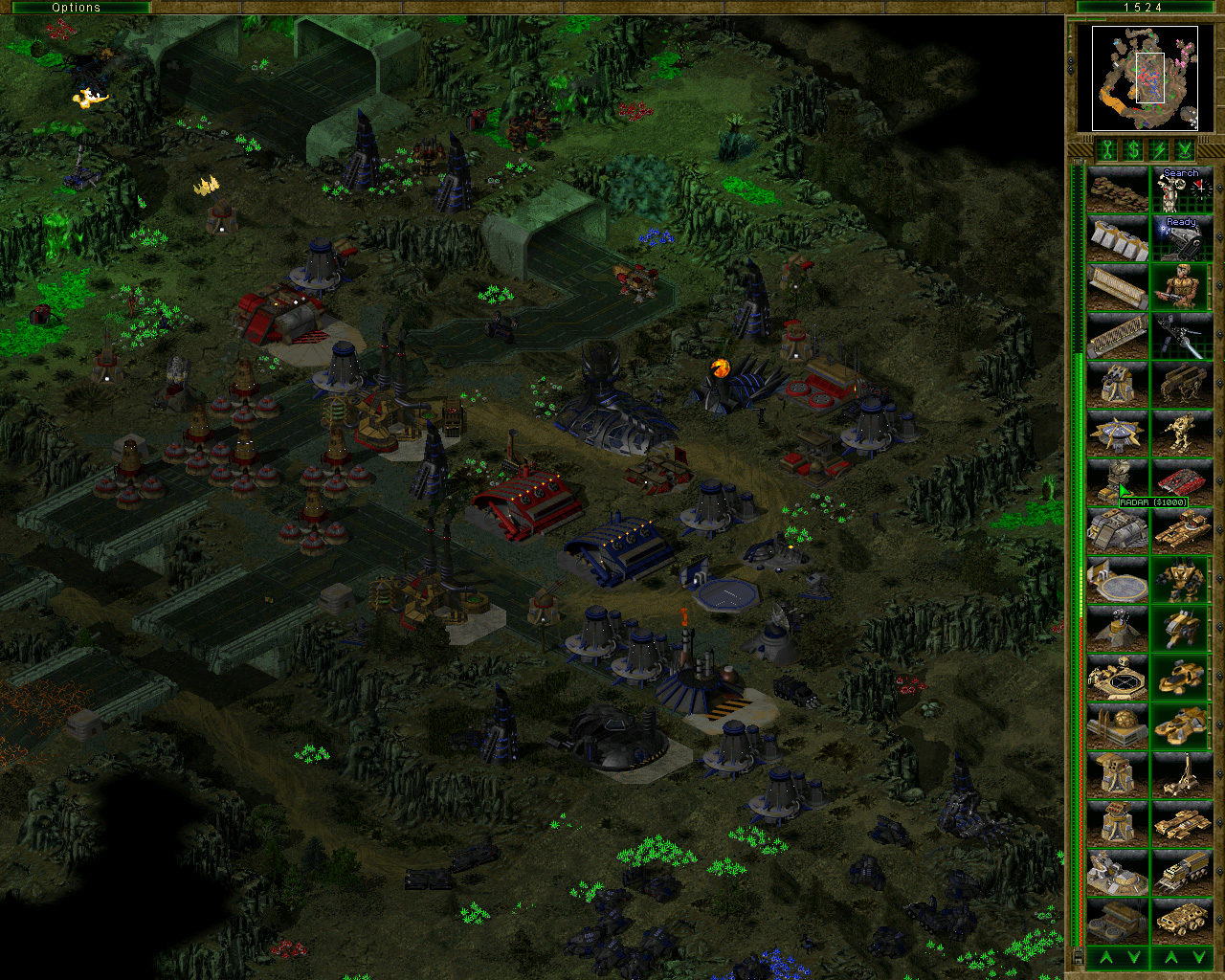Train the light infantry soldier

[1182, 286]
